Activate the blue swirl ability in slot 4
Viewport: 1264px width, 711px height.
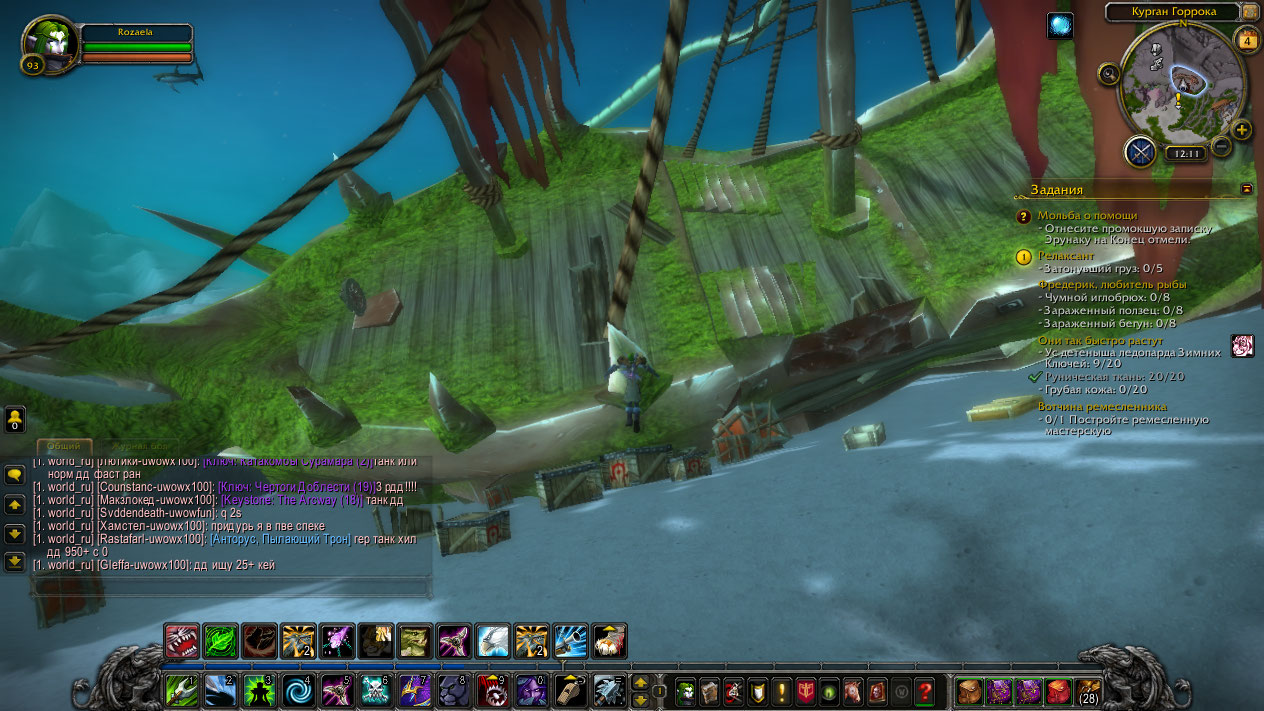pos(299,689)
